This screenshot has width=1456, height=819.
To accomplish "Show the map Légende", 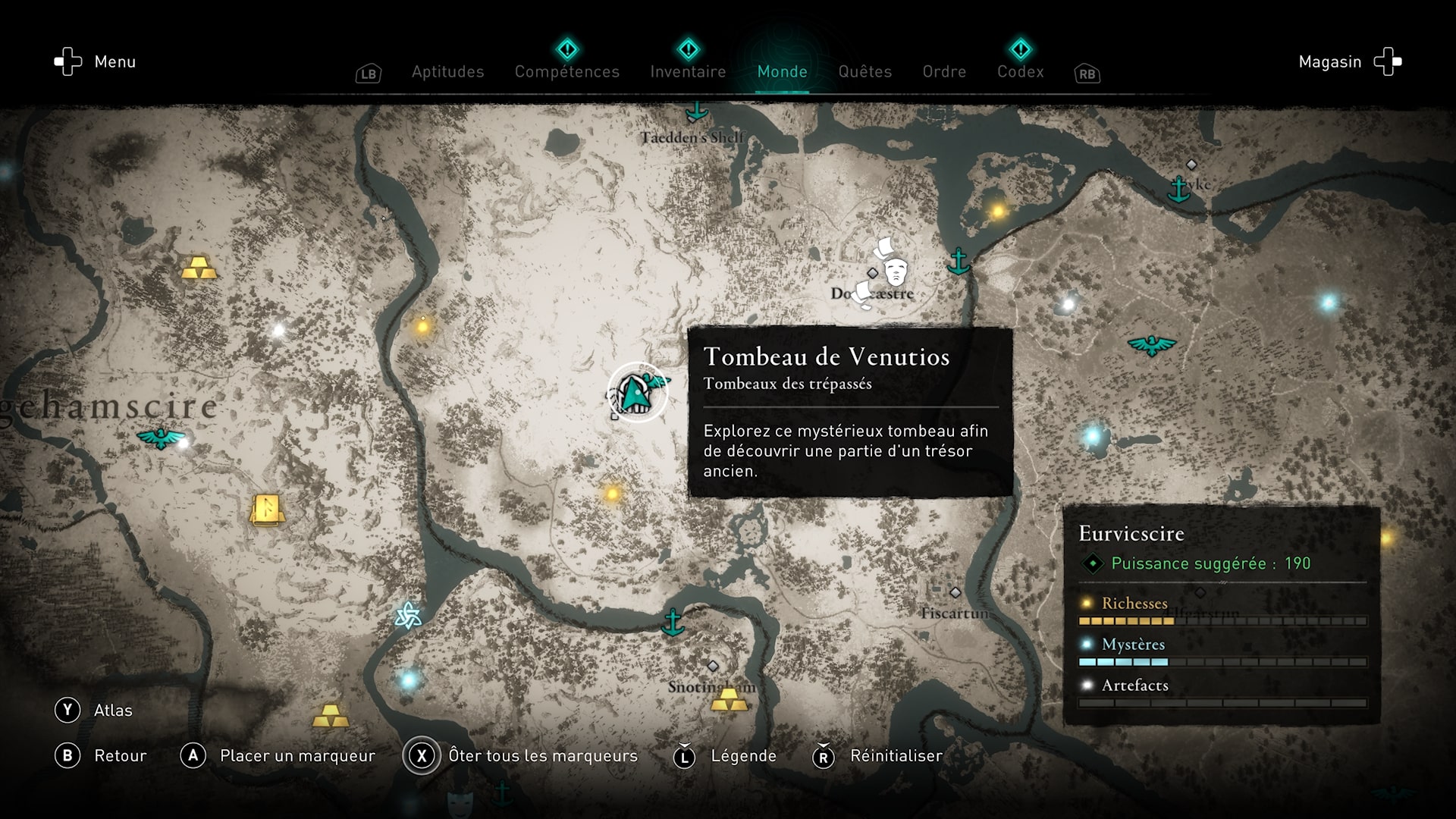I will tap(726, 755).
